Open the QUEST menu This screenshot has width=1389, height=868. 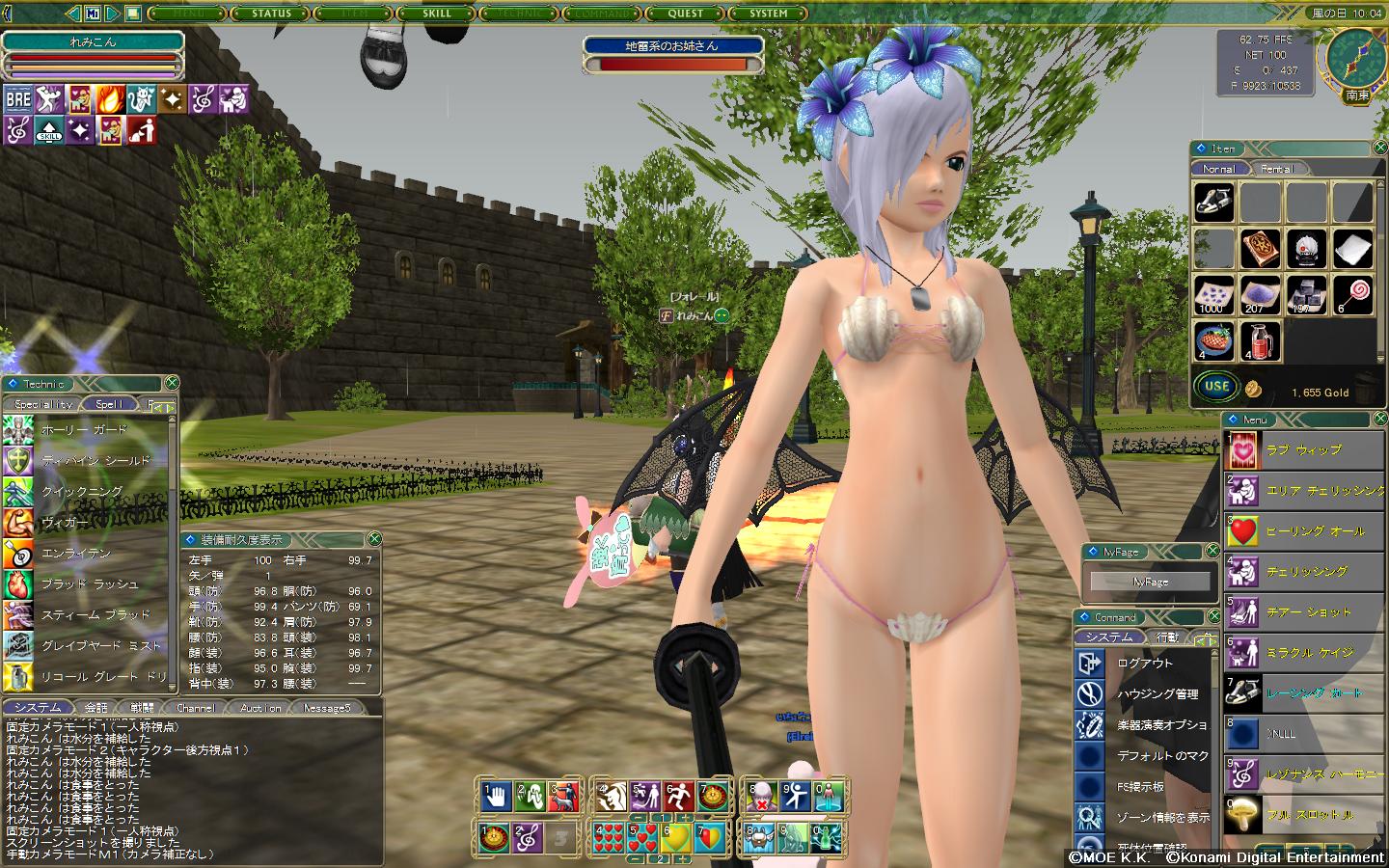686,14
